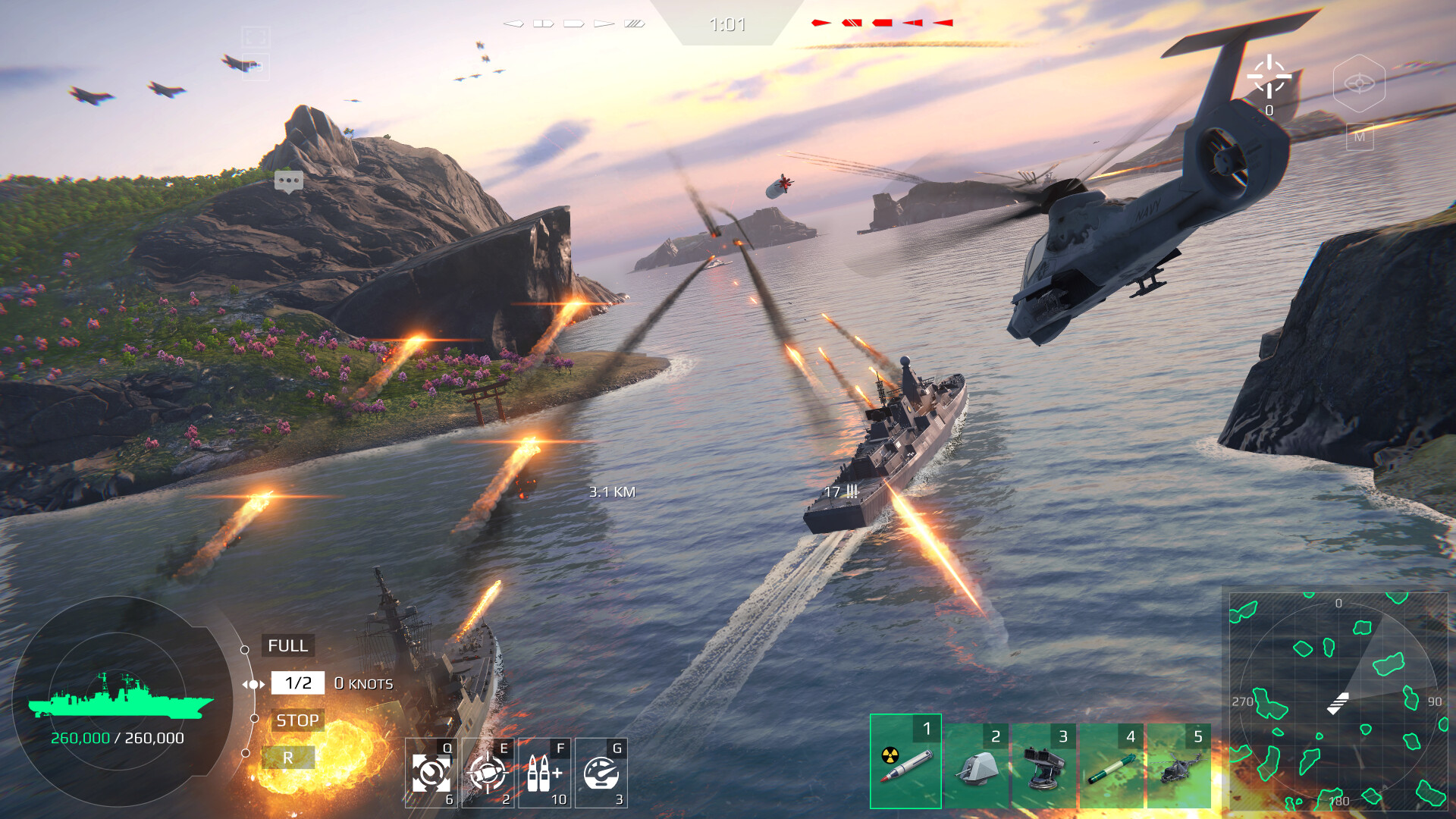Image resolution: width=1456 pixels, height=819 pixels.
Task: Click the fullscreen brackets icon
Action: [256, 36]
